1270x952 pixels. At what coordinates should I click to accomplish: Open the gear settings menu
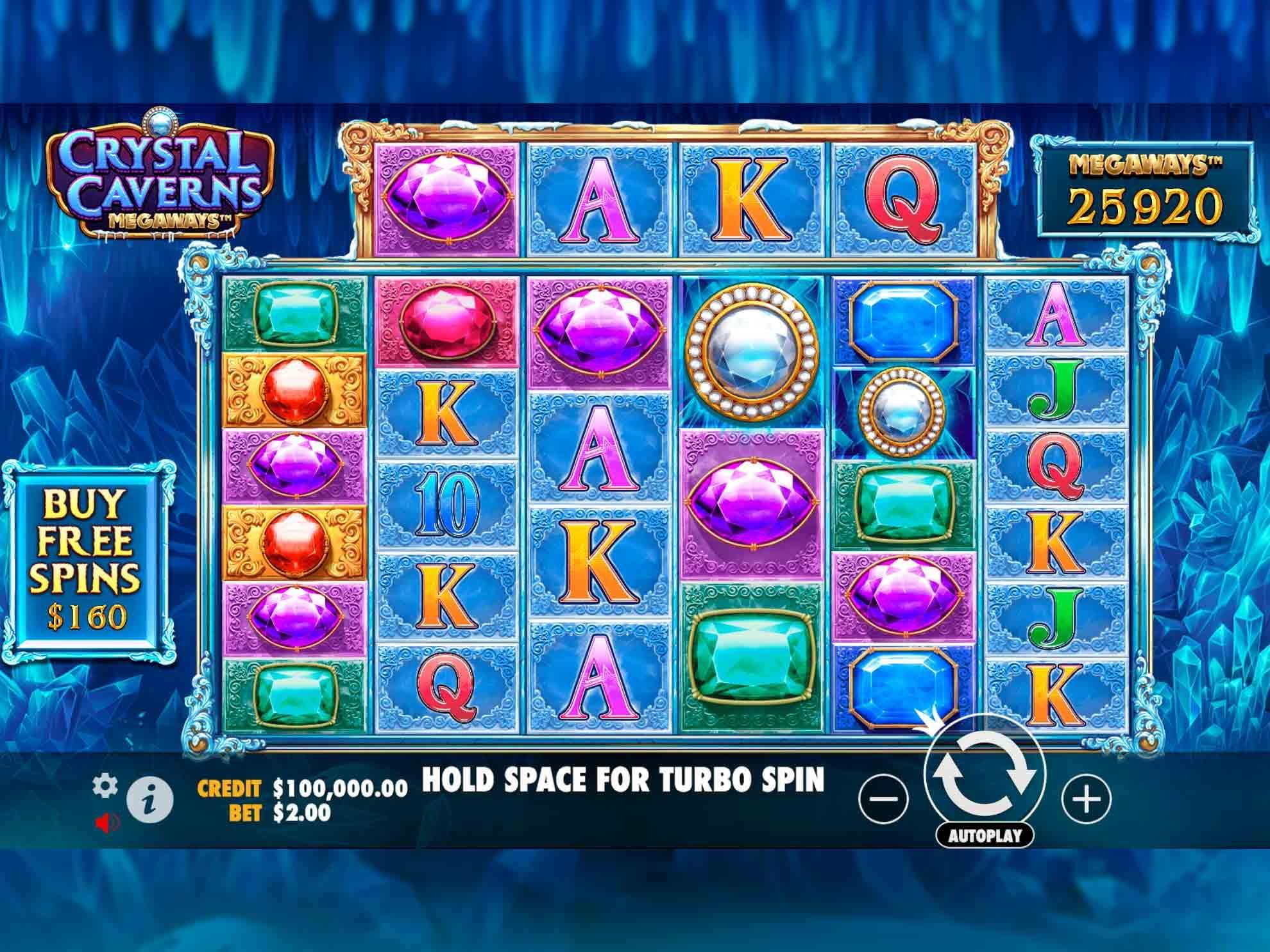[105, 786]
